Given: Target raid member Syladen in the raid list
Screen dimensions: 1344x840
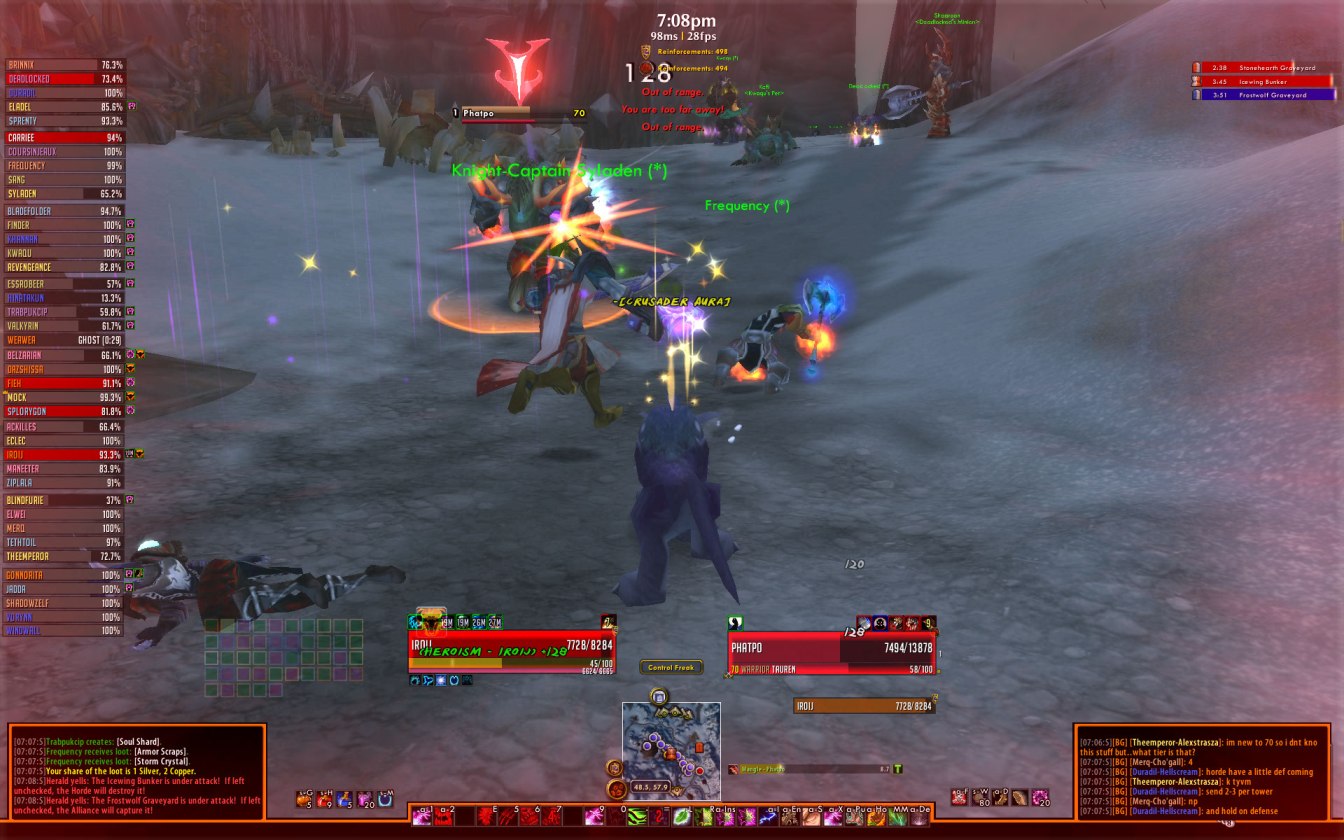Looking at the screenshot, I should [65, 194].
